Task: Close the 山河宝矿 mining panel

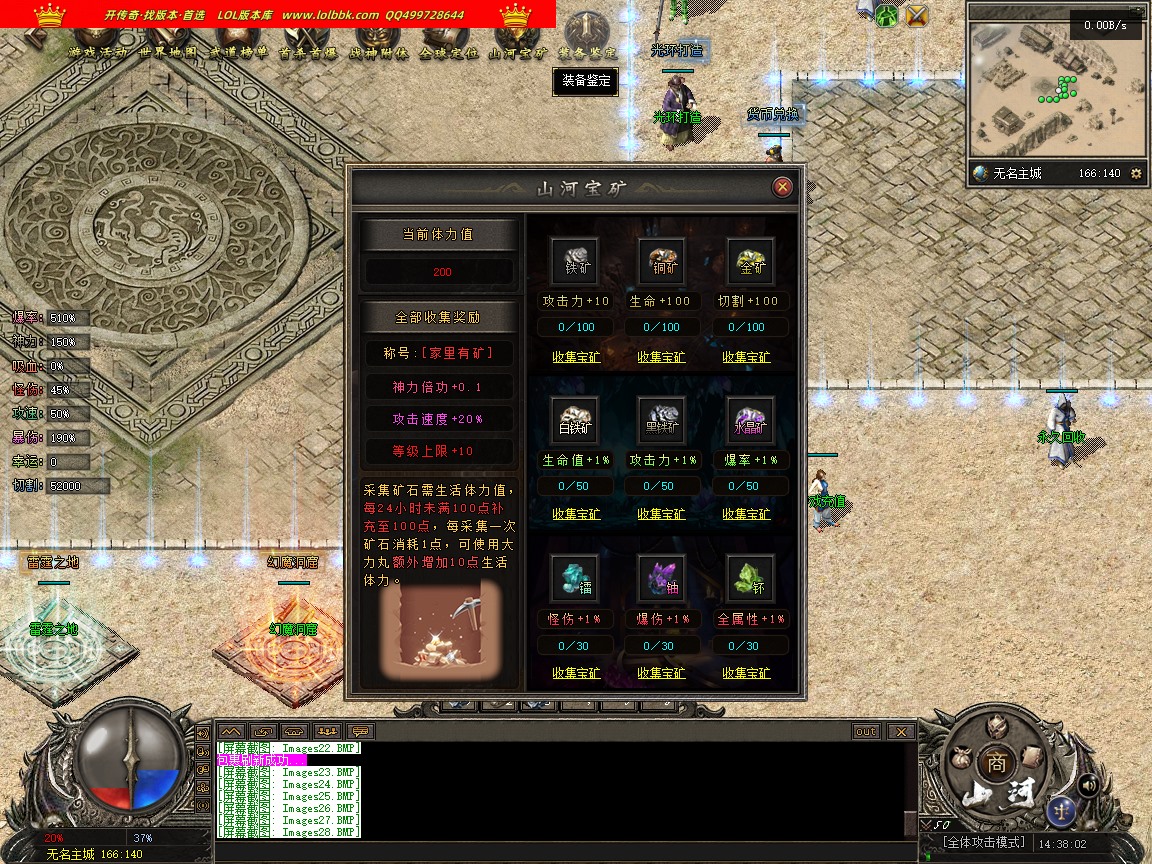Action: click(783, 187)
